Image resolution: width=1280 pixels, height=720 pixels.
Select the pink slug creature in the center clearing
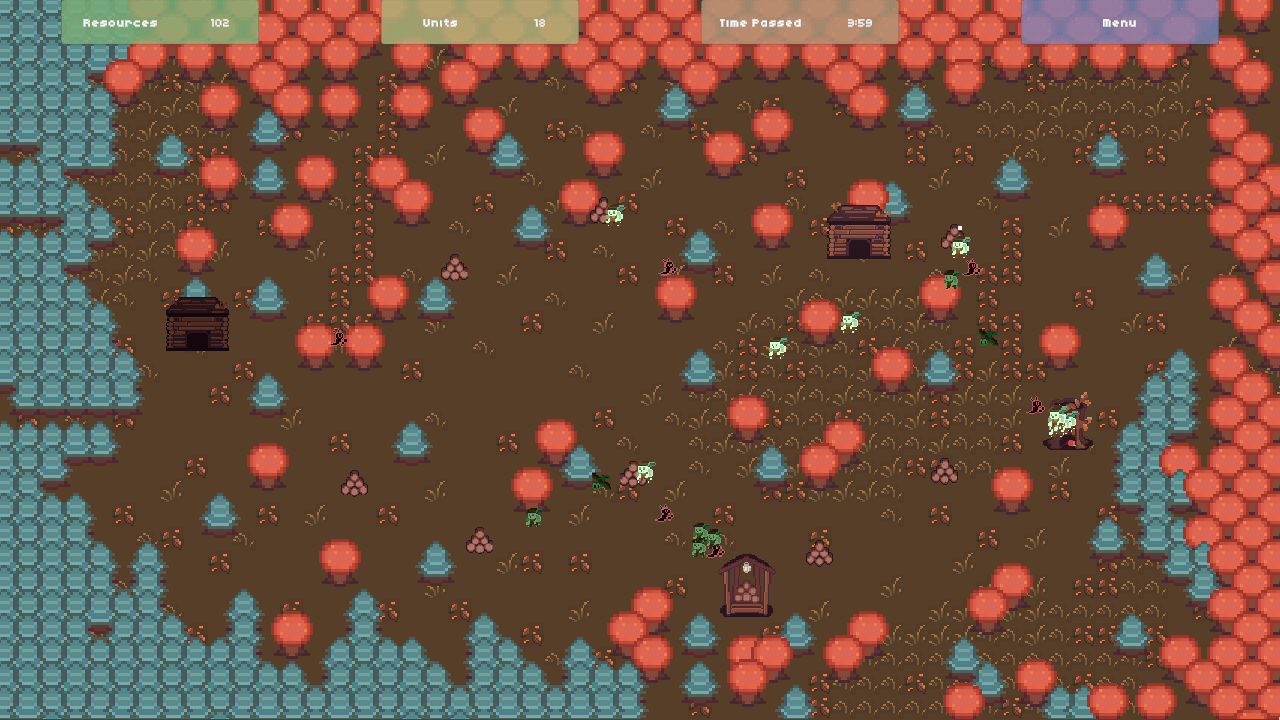coord(664,514)
